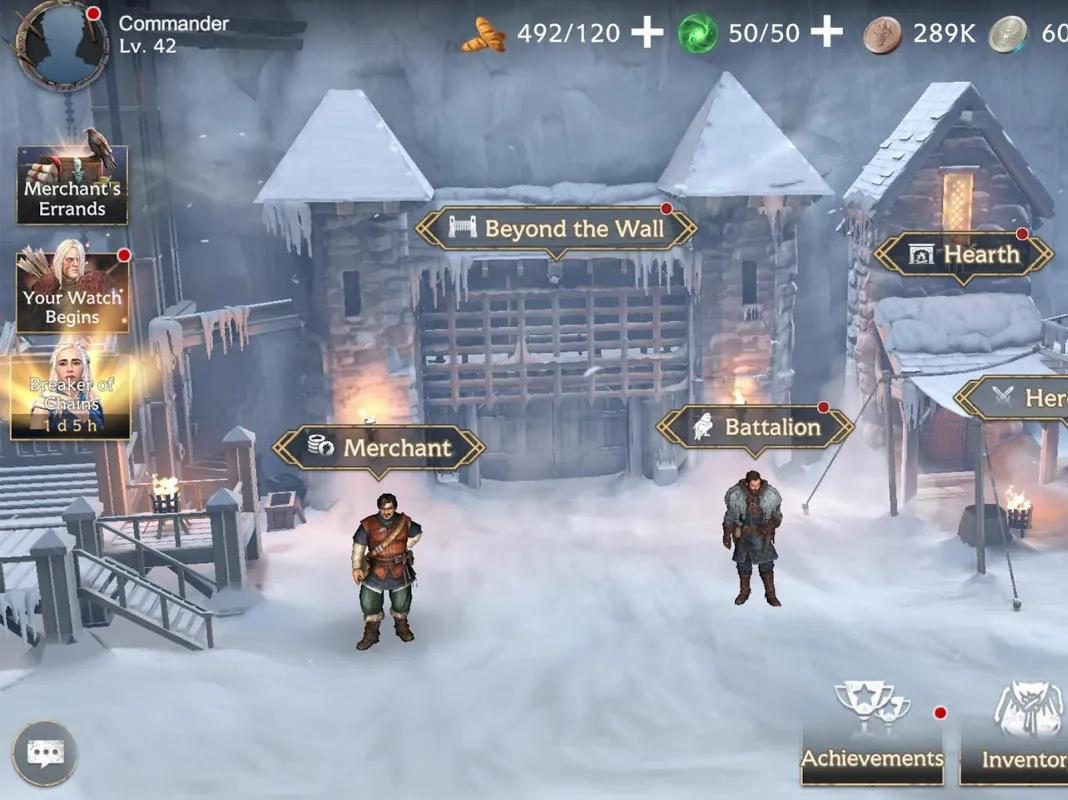The image size is (1068, 800).
Task: Open the Merchant's Errands event
Action: click(72, 185)
